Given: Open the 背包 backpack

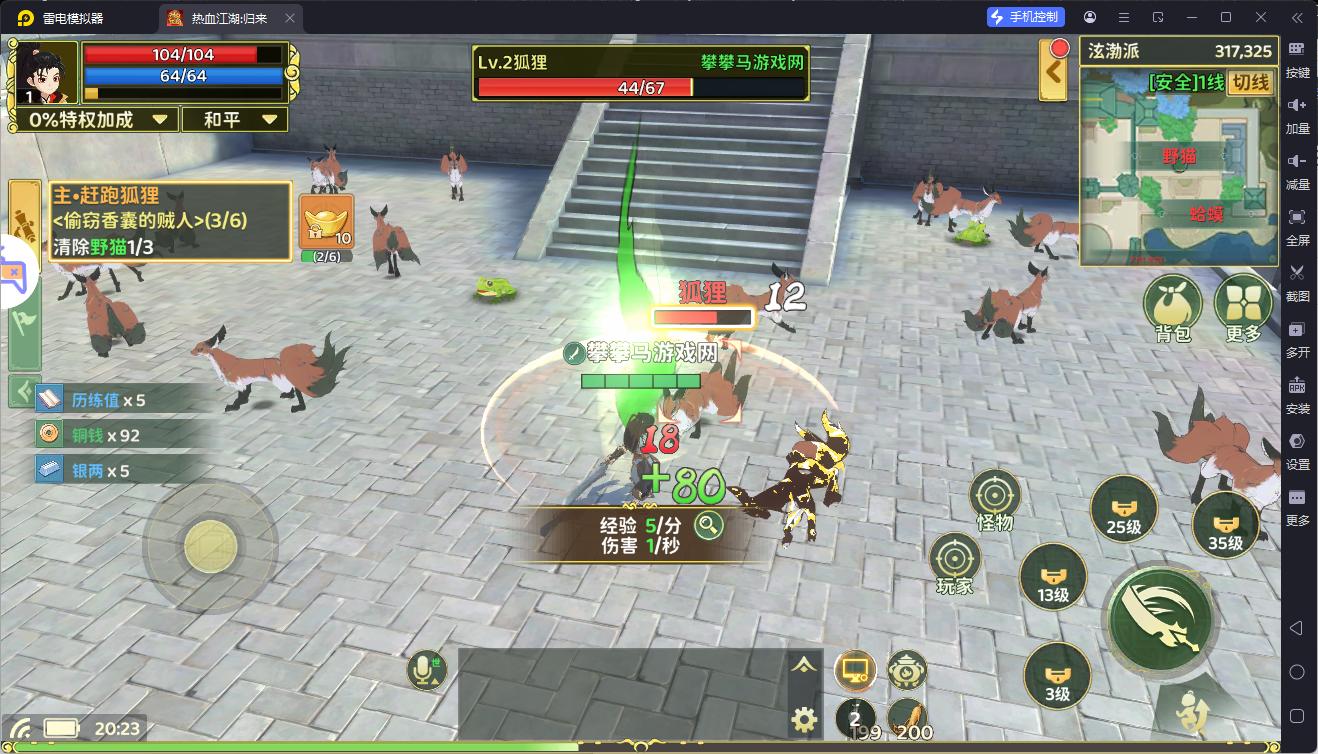Looking at the screenshot, I should [x=1172, y=305].
